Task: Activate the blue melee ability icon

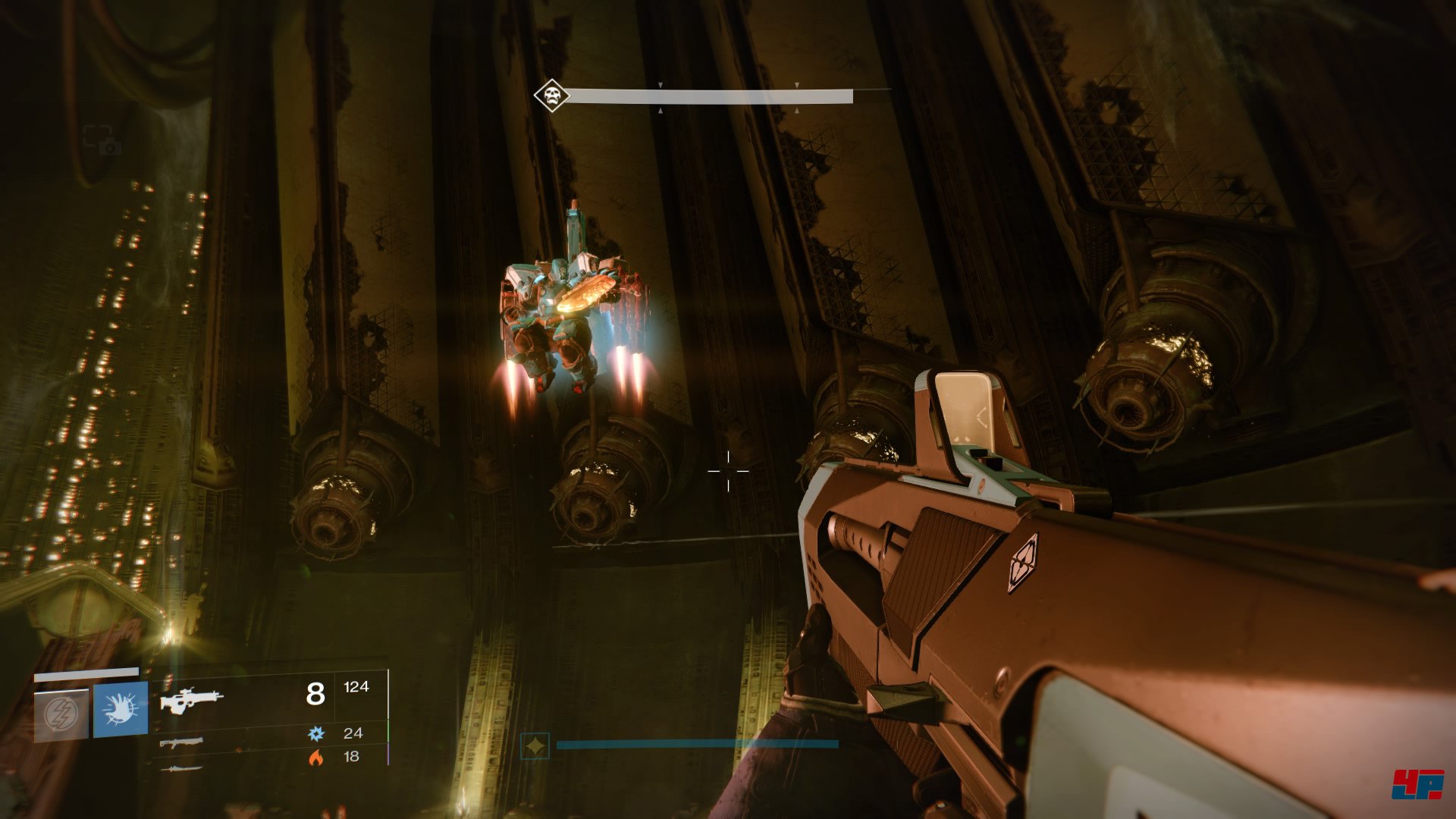Action: pyautogui.click(x=121, y=710)
